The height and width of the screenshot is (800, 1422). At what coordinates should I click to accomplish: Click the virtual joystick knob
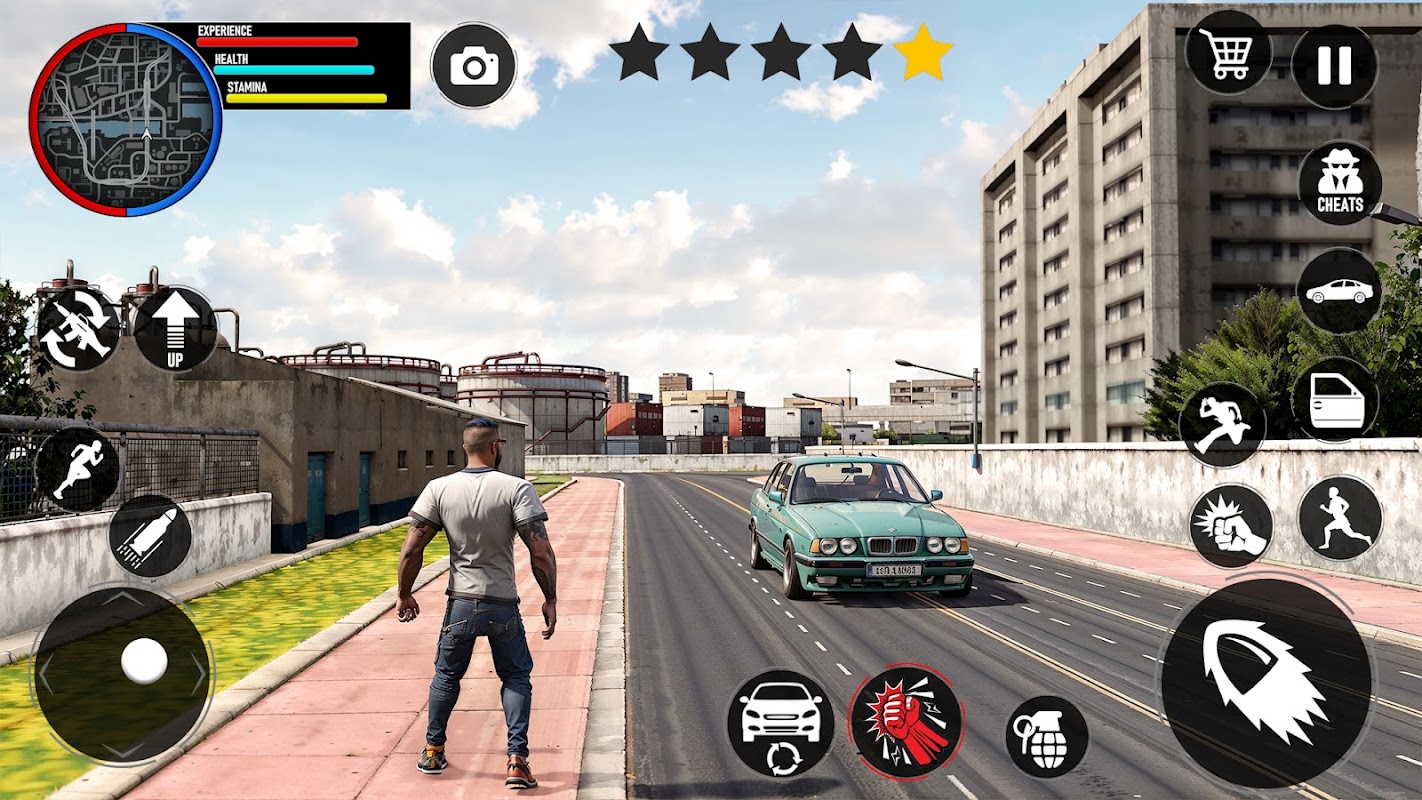(x=144, y=661)
